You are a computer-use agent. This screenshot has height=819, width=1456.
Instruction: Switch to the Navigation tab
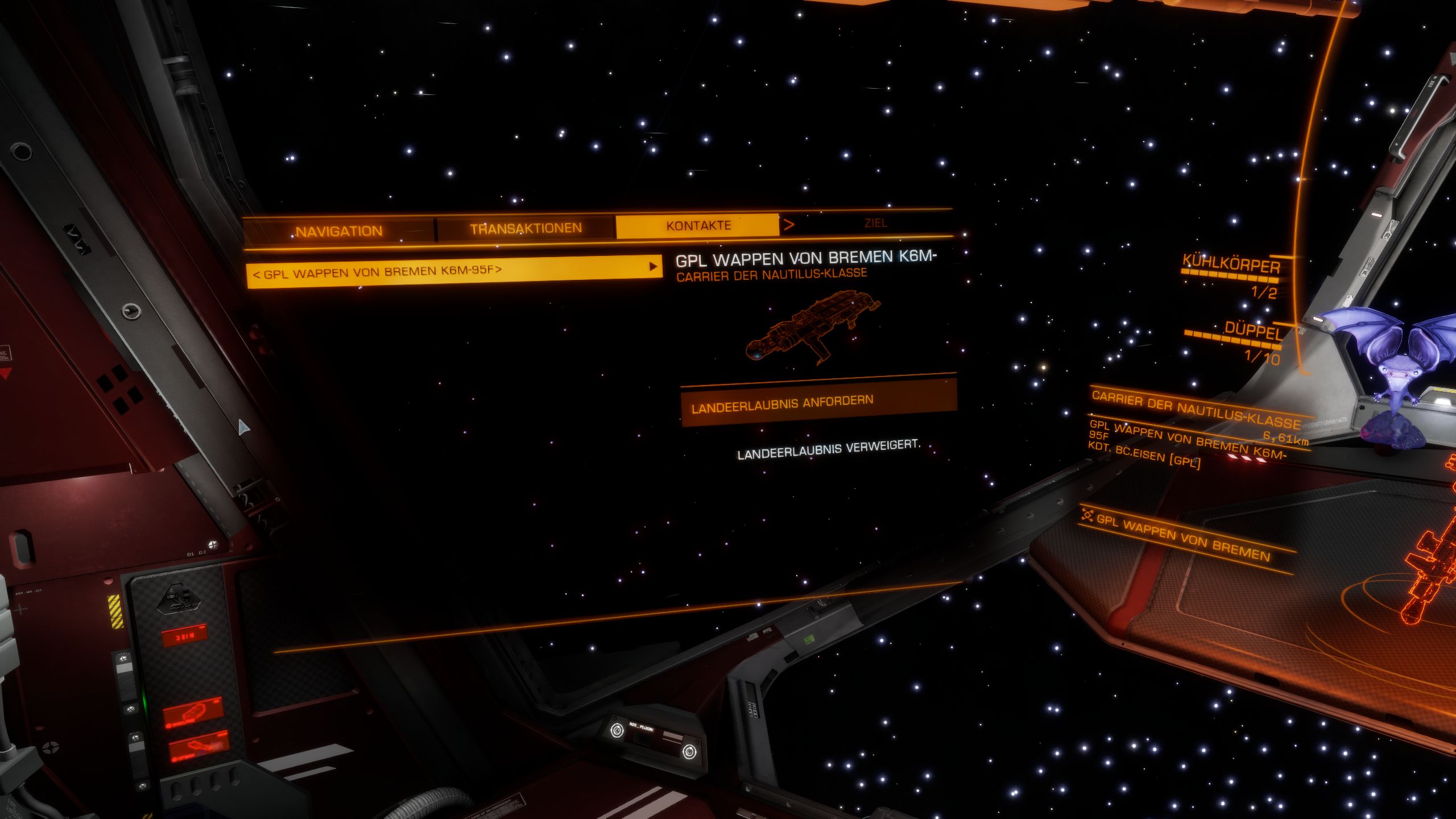click(x=339, y=231)
